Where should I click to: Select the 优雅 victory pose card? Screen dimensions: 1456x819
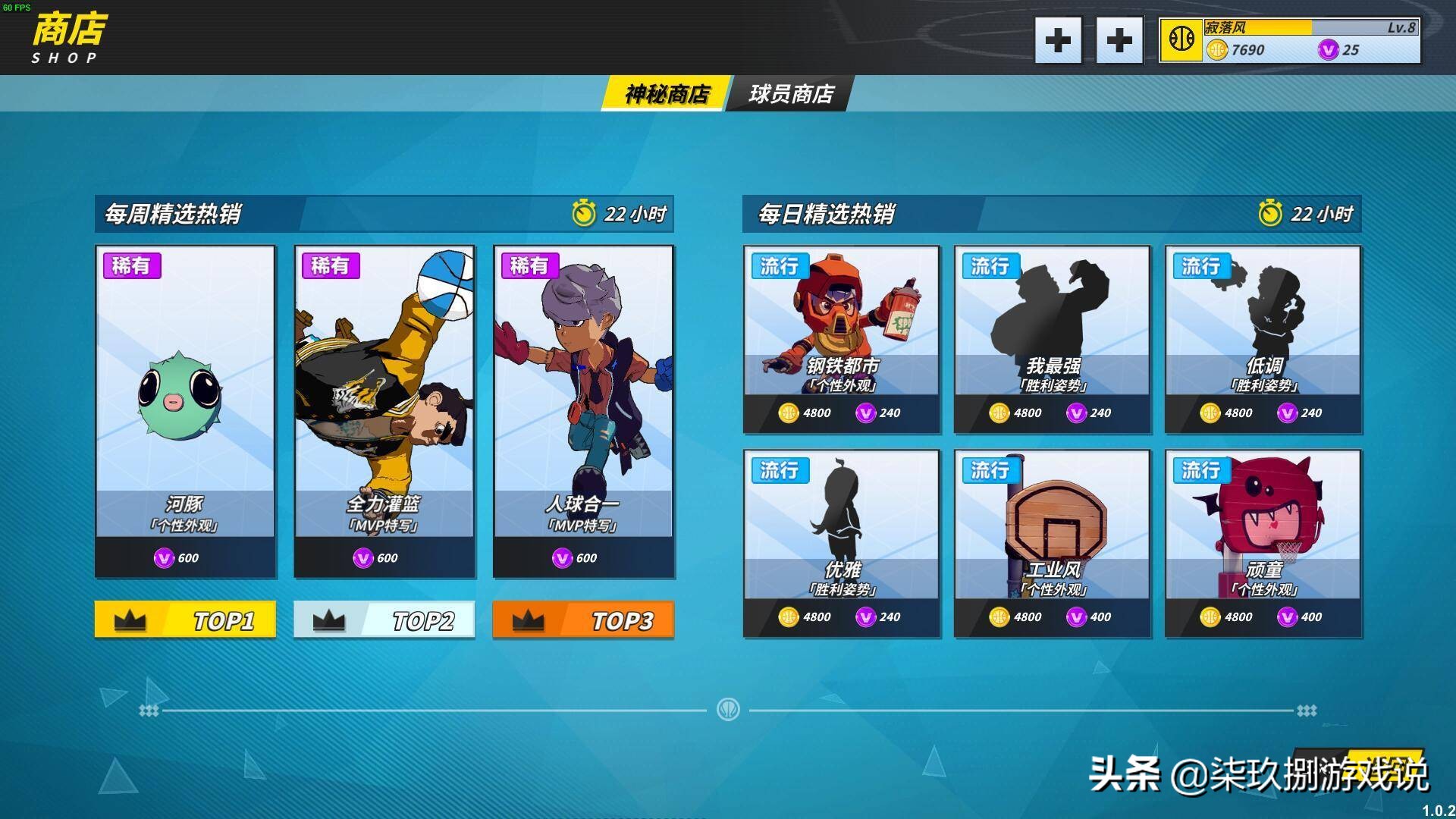(841, 543)
